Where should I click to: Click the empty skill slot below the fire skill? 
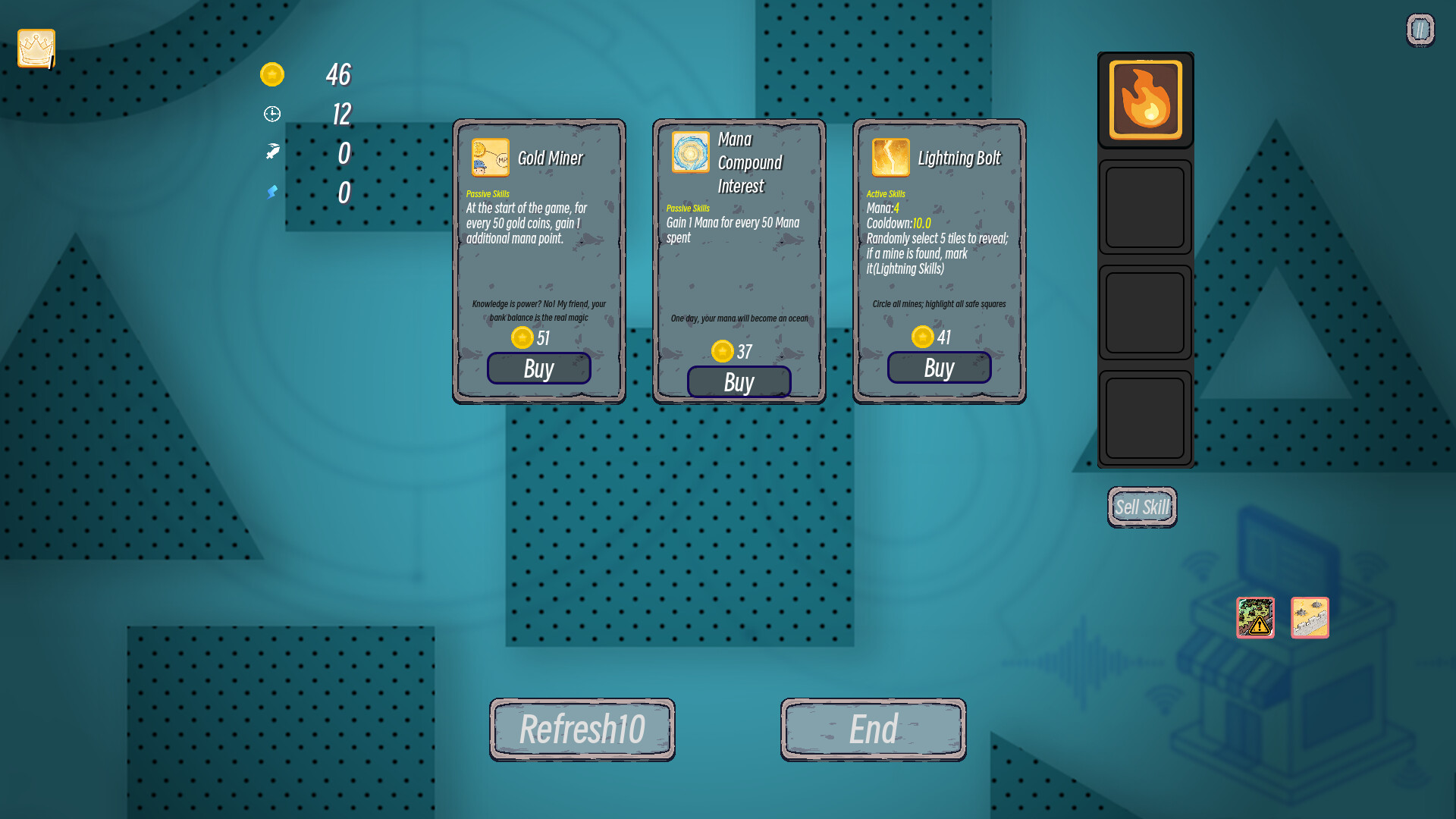(x=1145, y=207)
